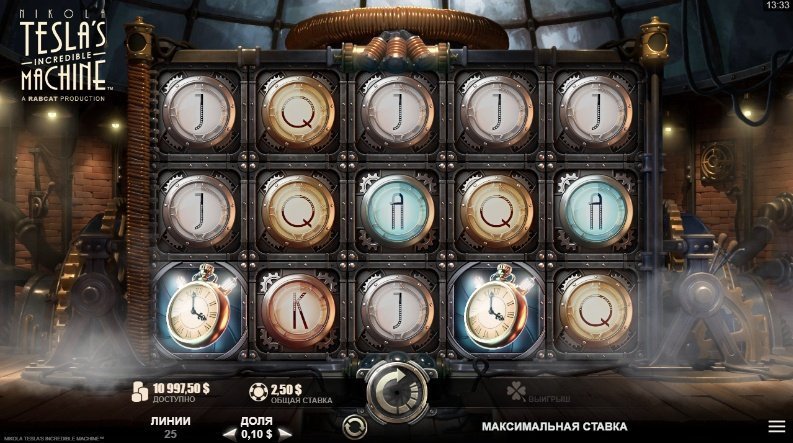This screenshot has height=443, width=793.
Task: Open the hamburger menu
Action: [776, 426]
